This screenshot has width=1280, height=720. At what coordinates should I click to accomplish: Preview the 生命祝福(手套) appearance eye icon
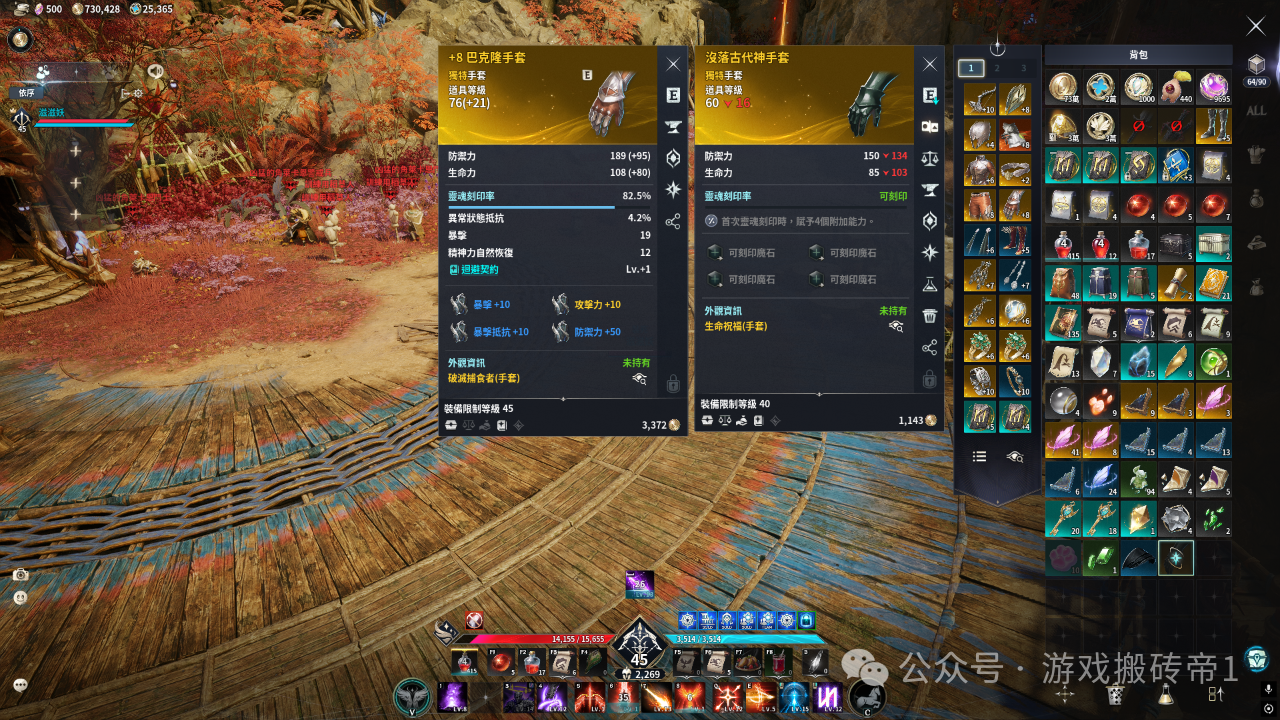pyautogui.click(x=896, y=326)
